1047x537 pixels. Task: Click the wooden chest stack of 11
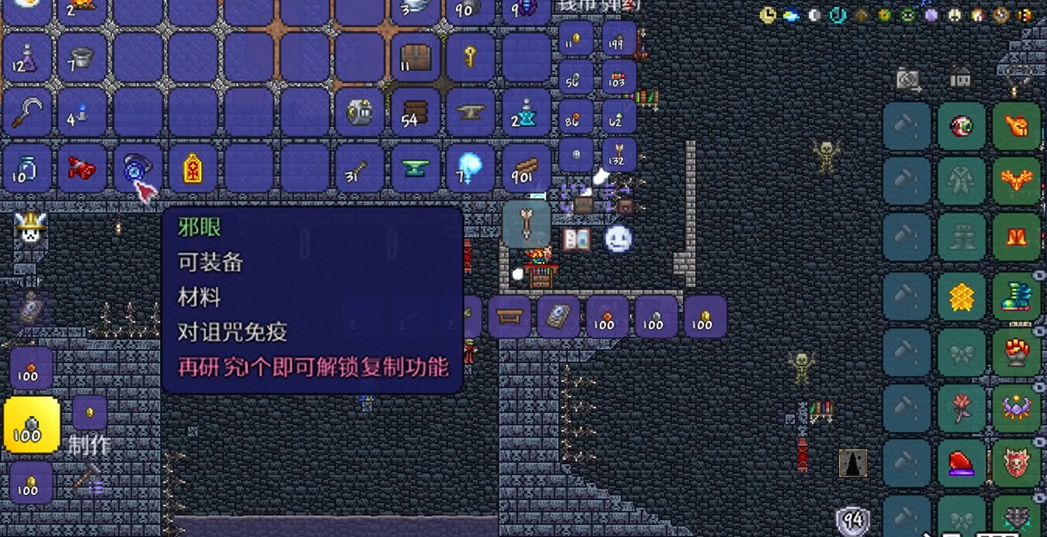click(414, 58)
